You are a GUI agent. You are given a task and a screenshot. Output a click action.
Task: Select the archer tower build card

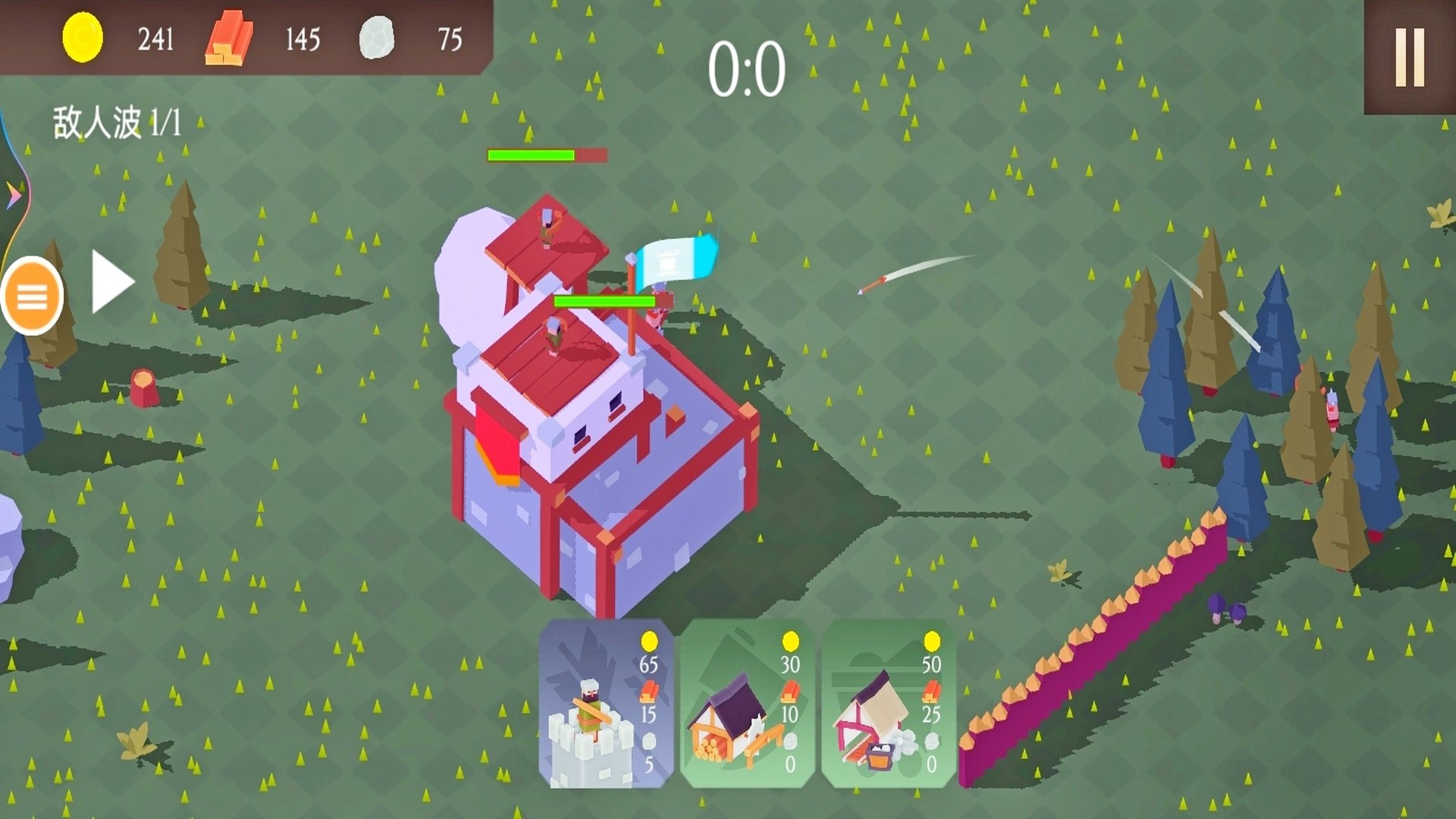[x=605, y=704]
